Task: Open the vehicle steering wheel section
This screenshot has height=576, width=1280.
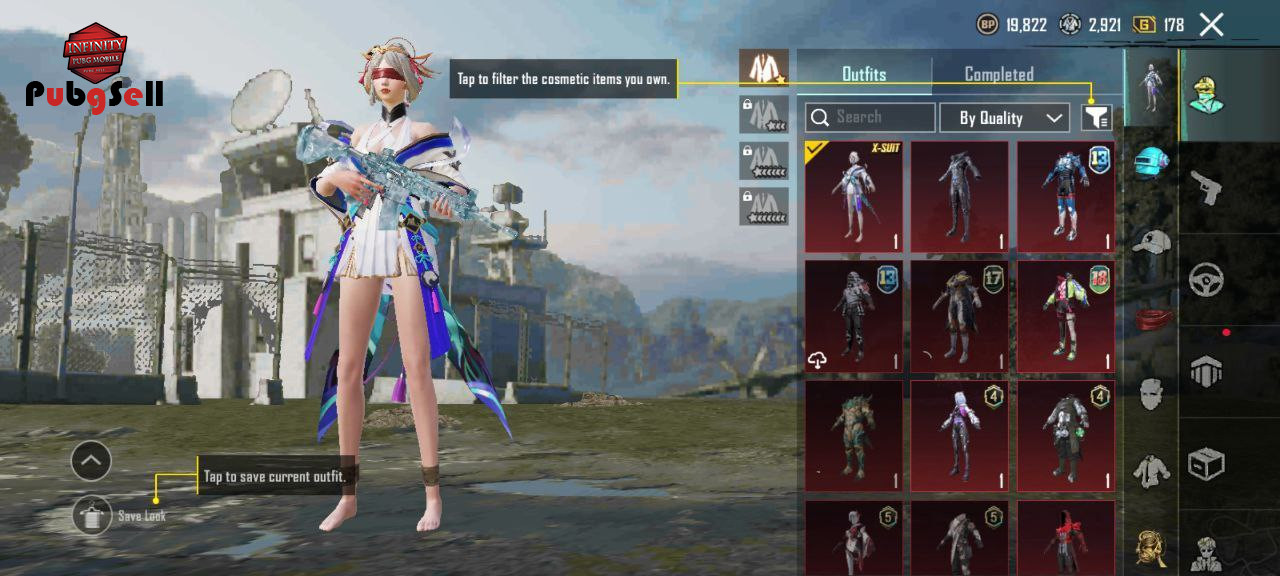Action: (1207, 280)
